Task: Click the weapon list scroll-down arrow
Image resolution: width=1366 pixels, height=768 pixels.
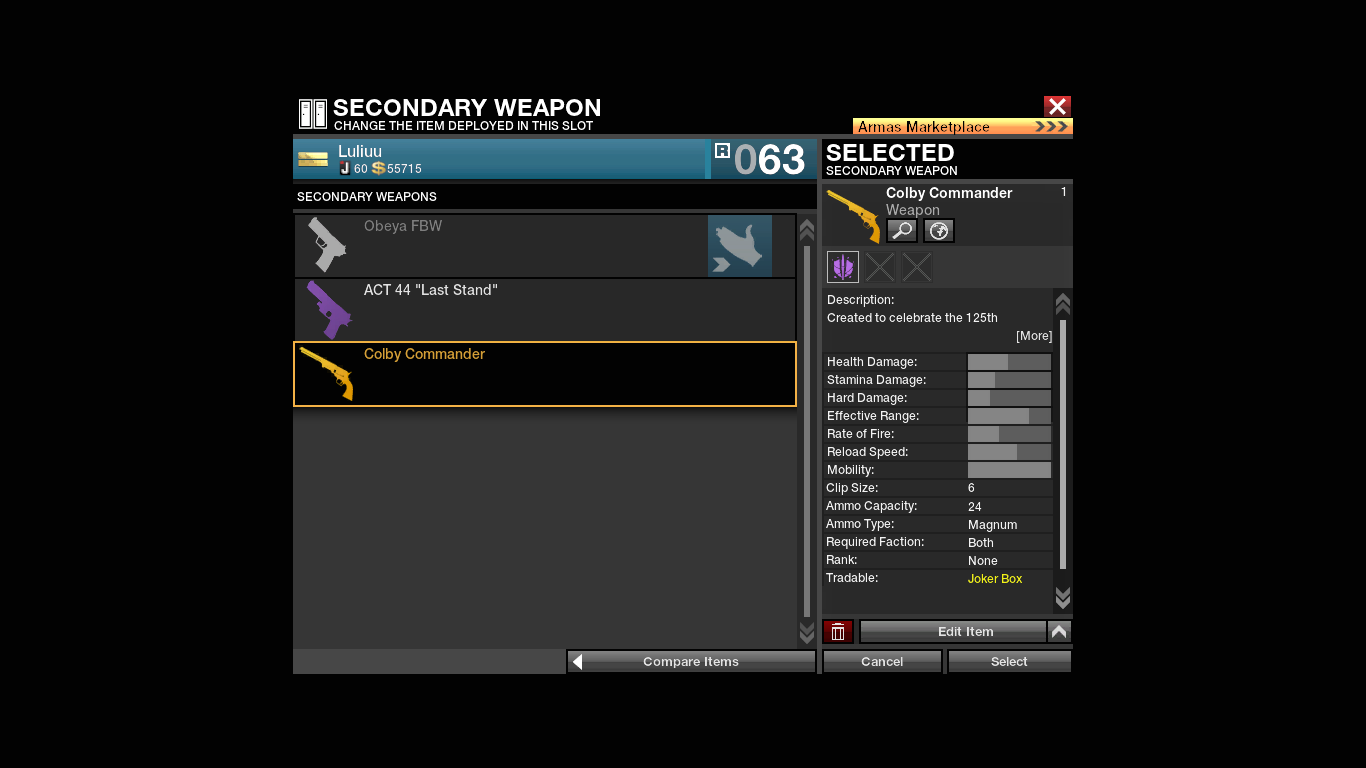Action: [807, 633]
